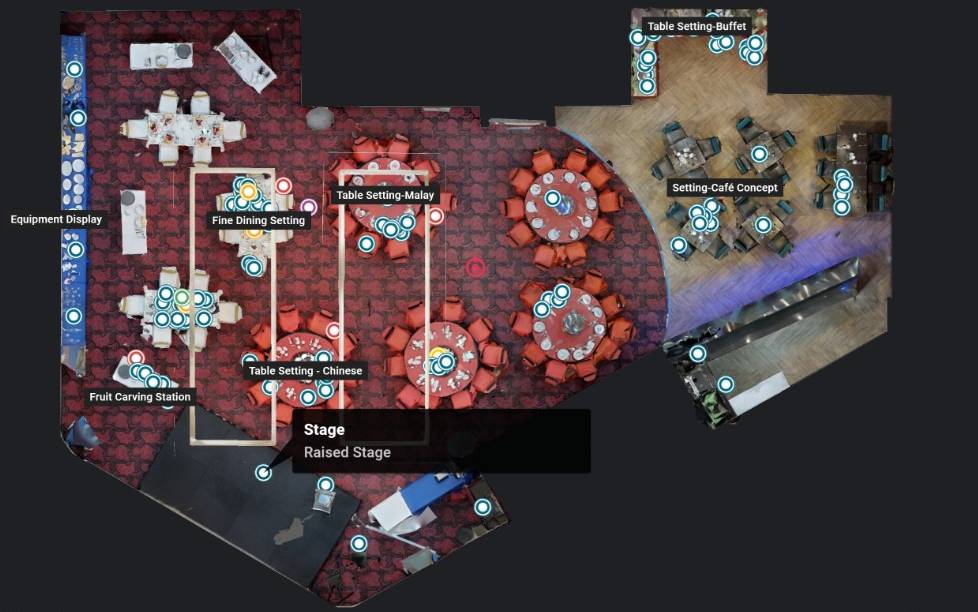Open the Fruit Carving Station label
This screenshot has width=978, height=612.
(x=139, y=397)
